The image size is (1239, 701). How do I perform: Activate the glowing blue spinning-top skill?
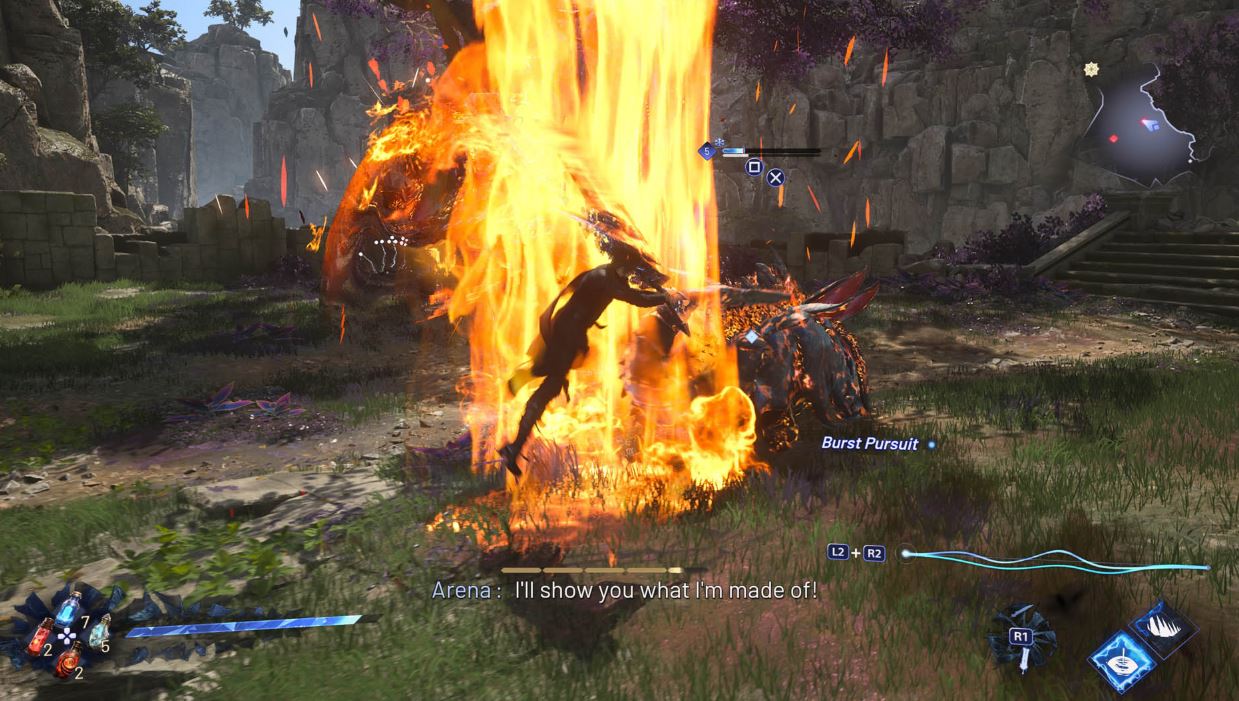point(1122,662)
